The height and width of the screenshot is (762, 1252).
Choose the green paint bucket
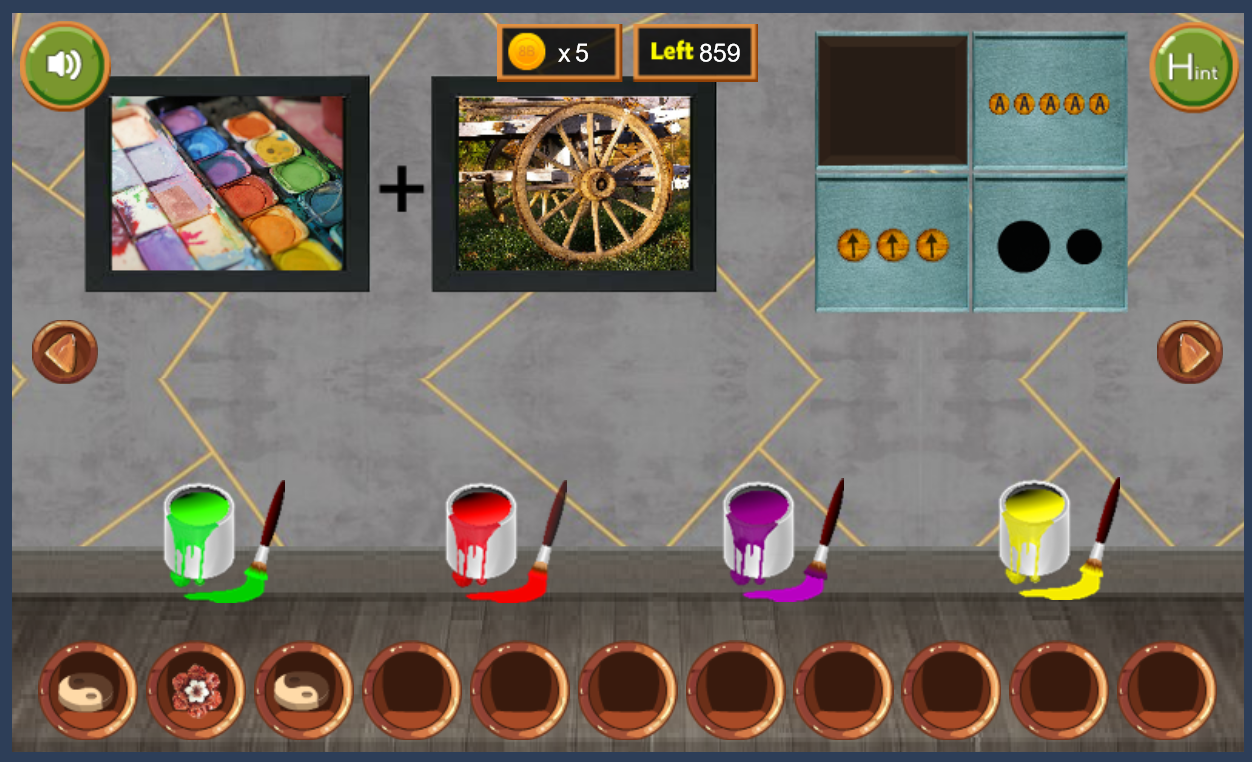pyautogui.click(x=198, y=534)
